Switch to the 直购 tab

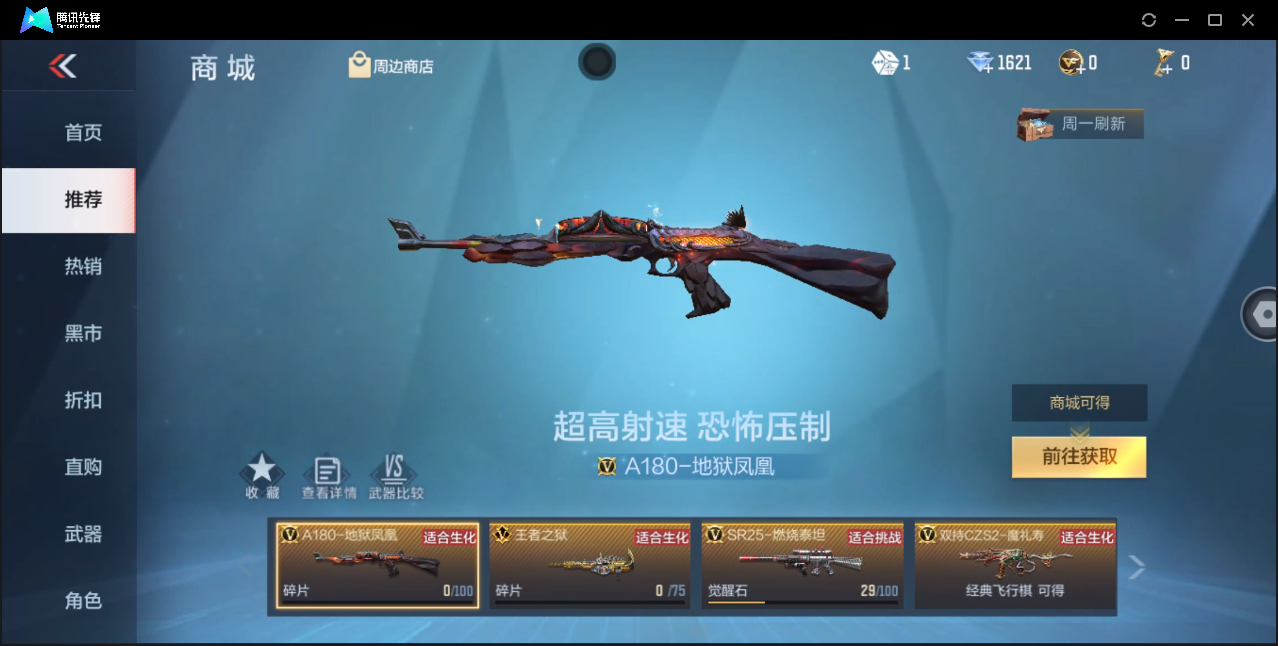[83, 467]
